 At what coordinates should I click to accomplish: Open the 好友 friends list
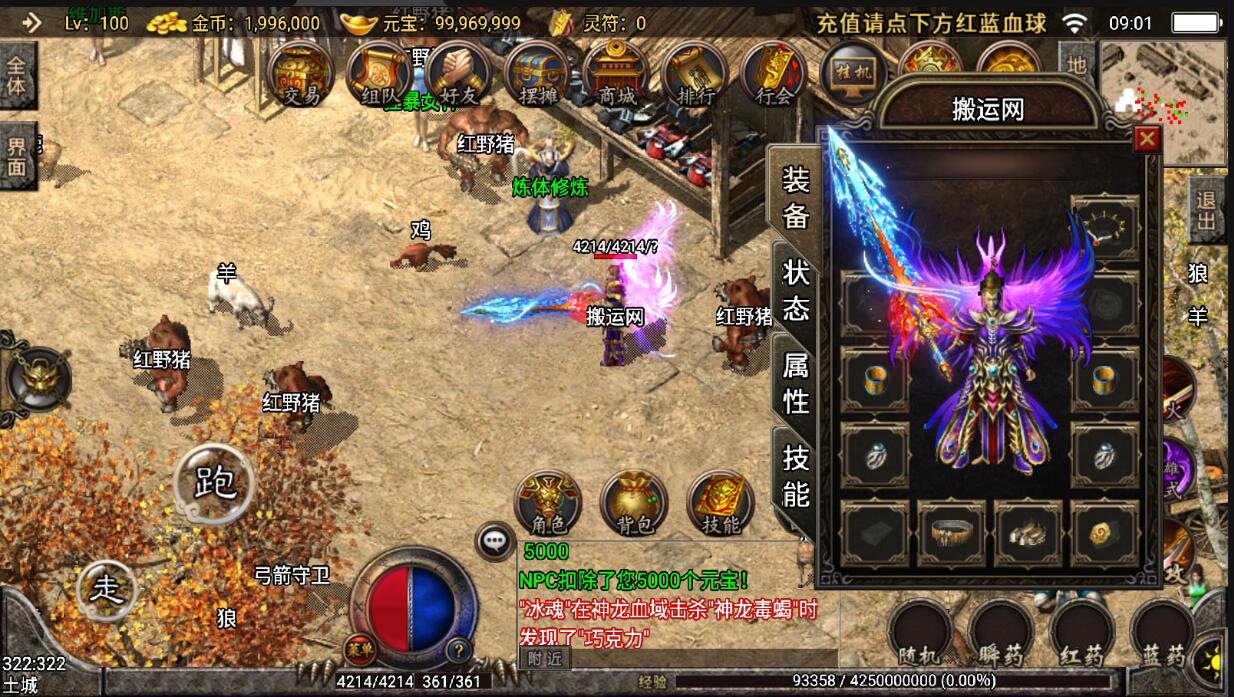point(457,75)
